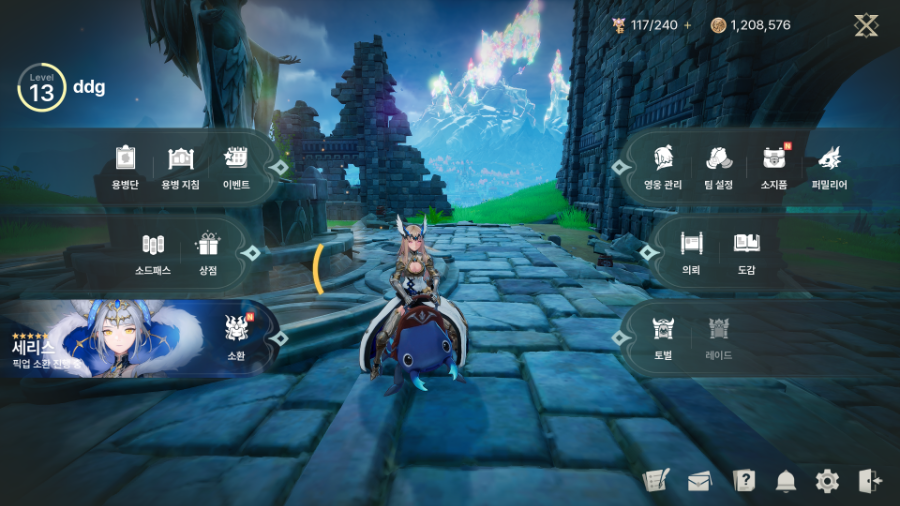Open the 의뢰 quest scroll
This screenshot has height=506, width=900.
pyautogui.click(x=691, y=251)
